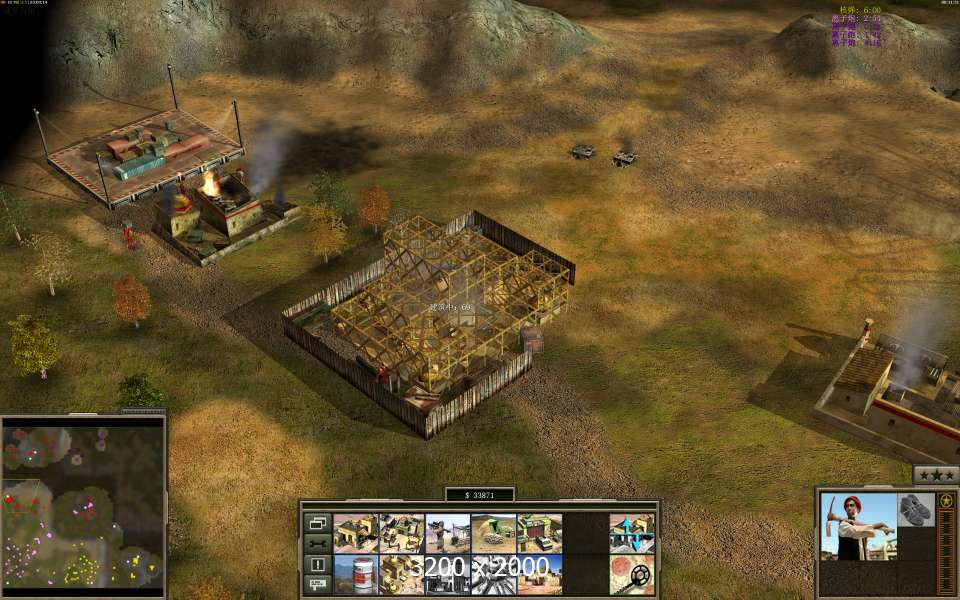Select the Supply Stash build icon

(x=401, y=533)
